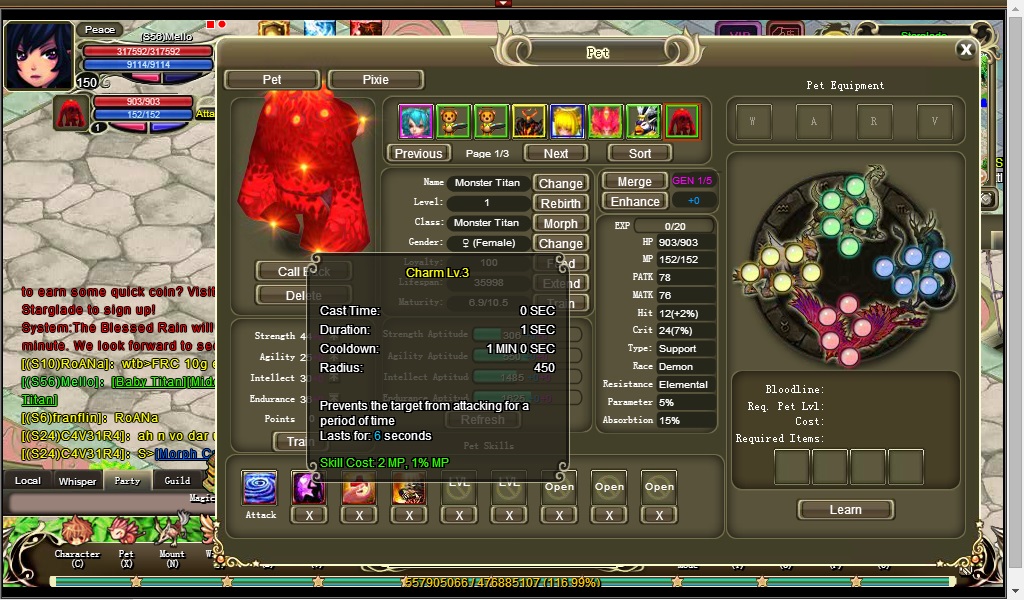
Task: Select the Pet tab
Action: pyautogui.click(x=272, y=80)
